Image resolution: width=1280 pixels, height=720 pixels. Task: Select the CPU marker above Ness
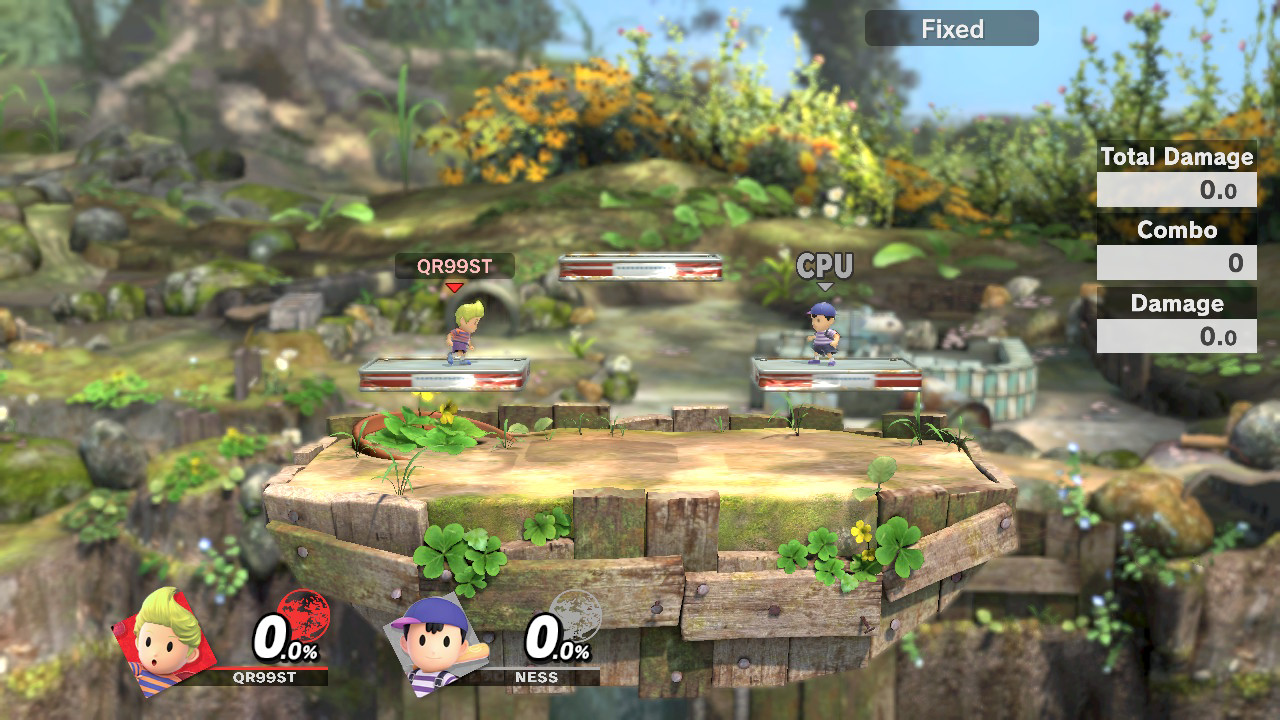click(825, 267)
